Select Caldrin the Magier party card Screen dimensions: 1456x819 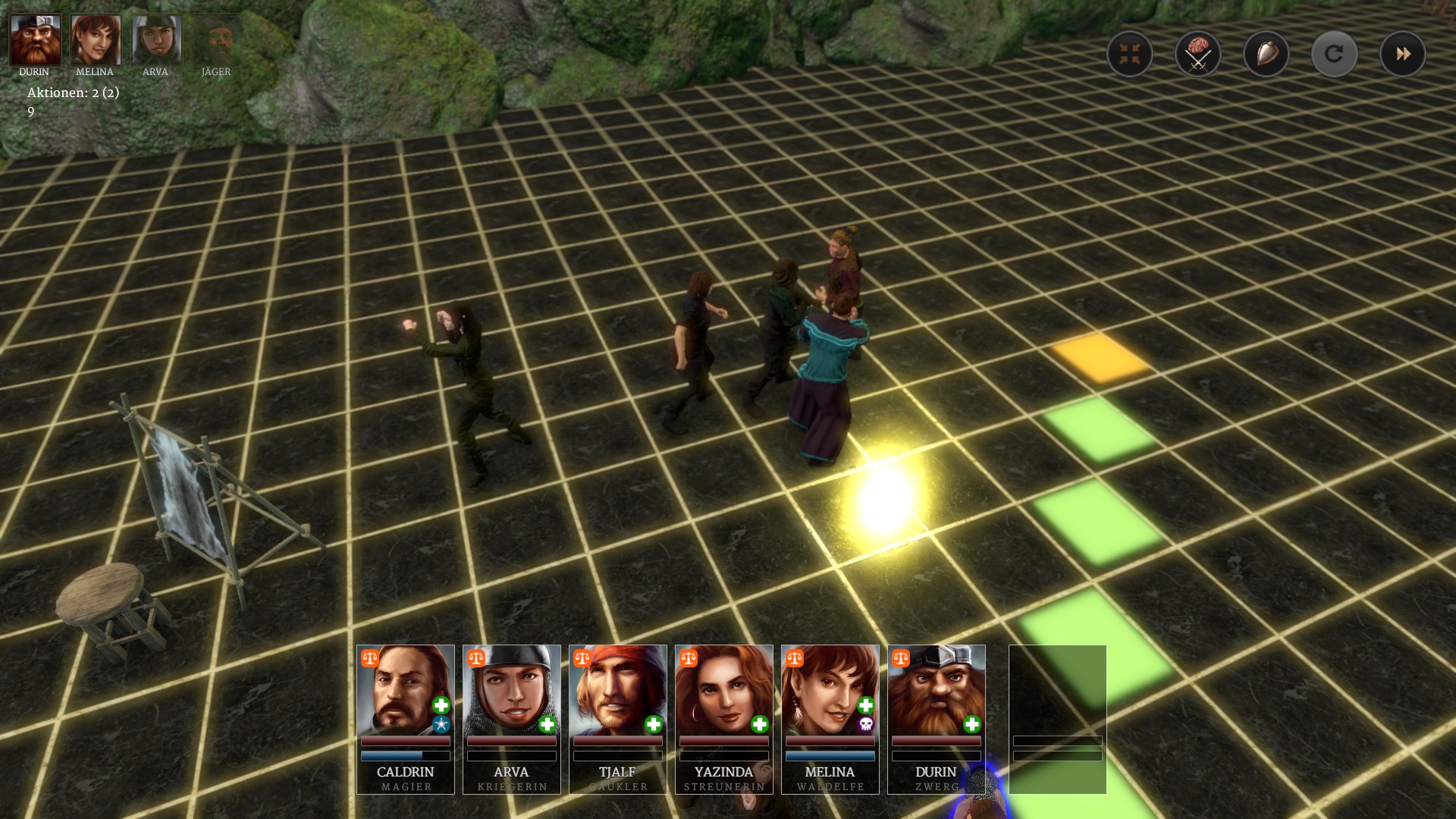405,717
